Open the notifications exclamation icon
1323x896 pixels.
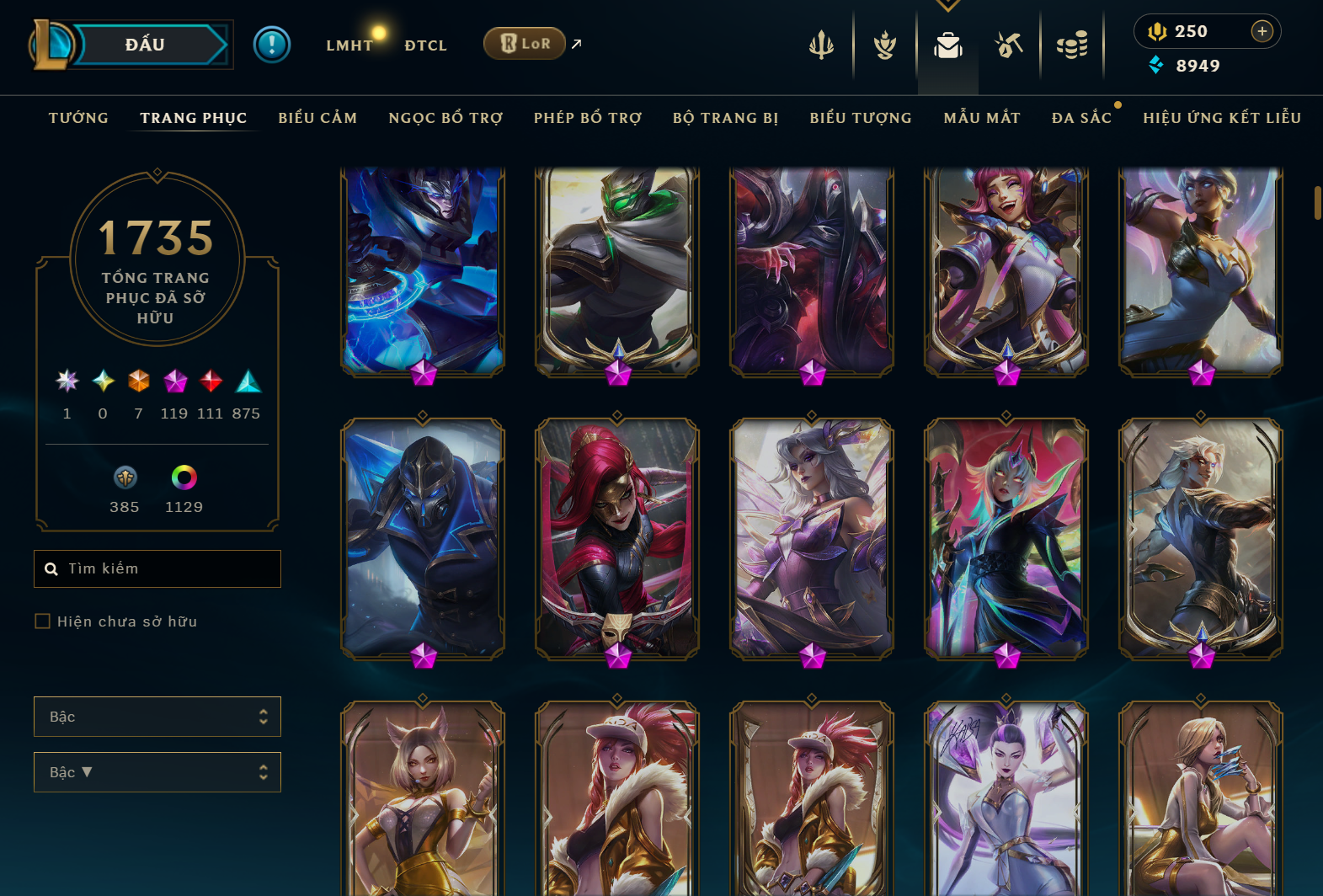coord(271,44)
